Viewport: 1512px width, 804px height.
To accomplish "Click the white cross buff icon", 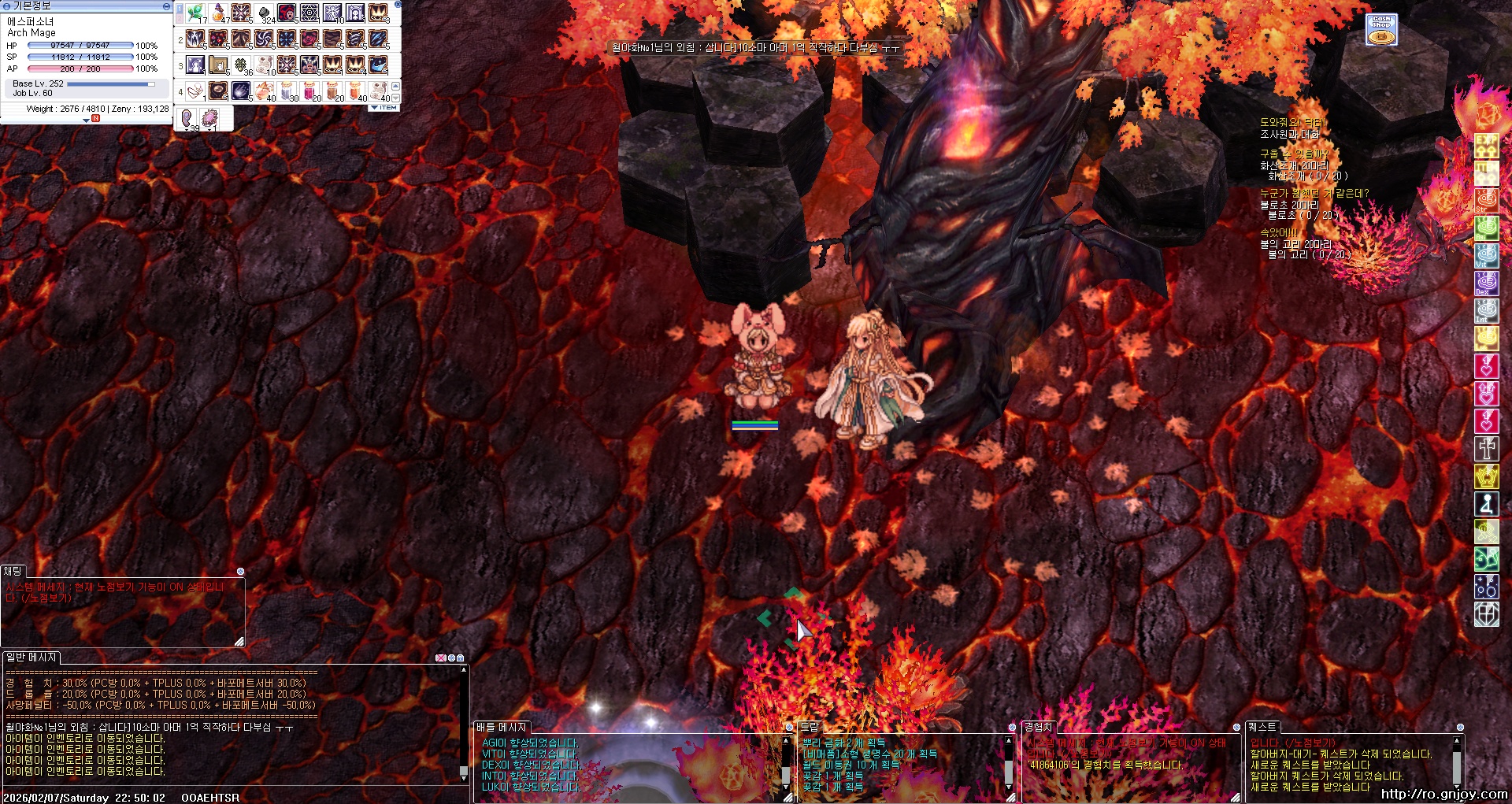I will (x=1486, y=449).
